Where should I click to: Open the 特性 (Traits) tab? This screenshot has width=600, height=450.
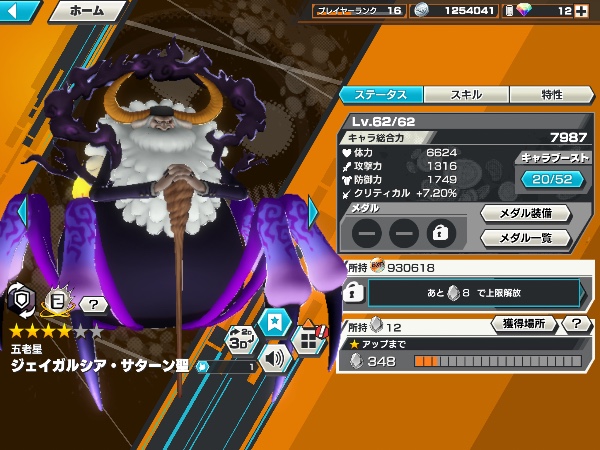(x=551, y=95)
